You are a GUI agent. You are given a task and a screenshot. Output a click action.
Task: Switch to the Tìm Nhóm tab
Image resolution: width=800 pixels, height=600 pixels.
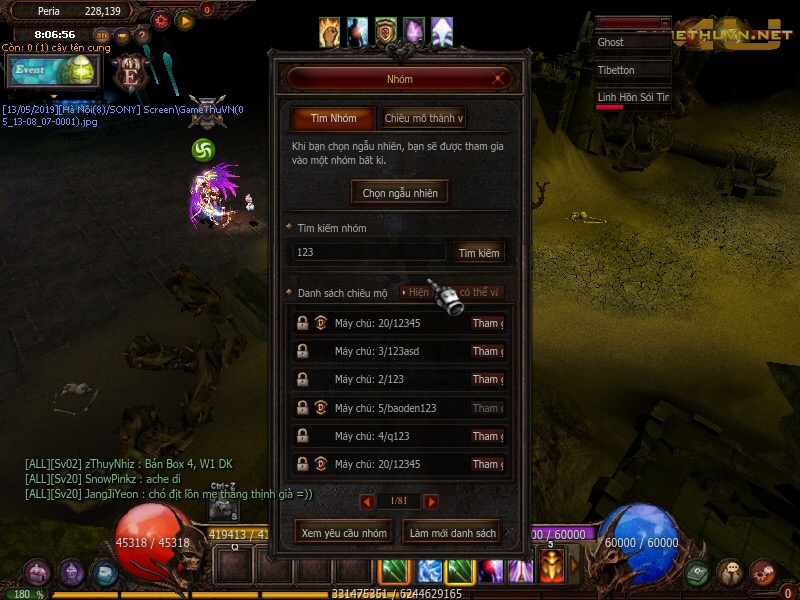(x=333, y=118)
